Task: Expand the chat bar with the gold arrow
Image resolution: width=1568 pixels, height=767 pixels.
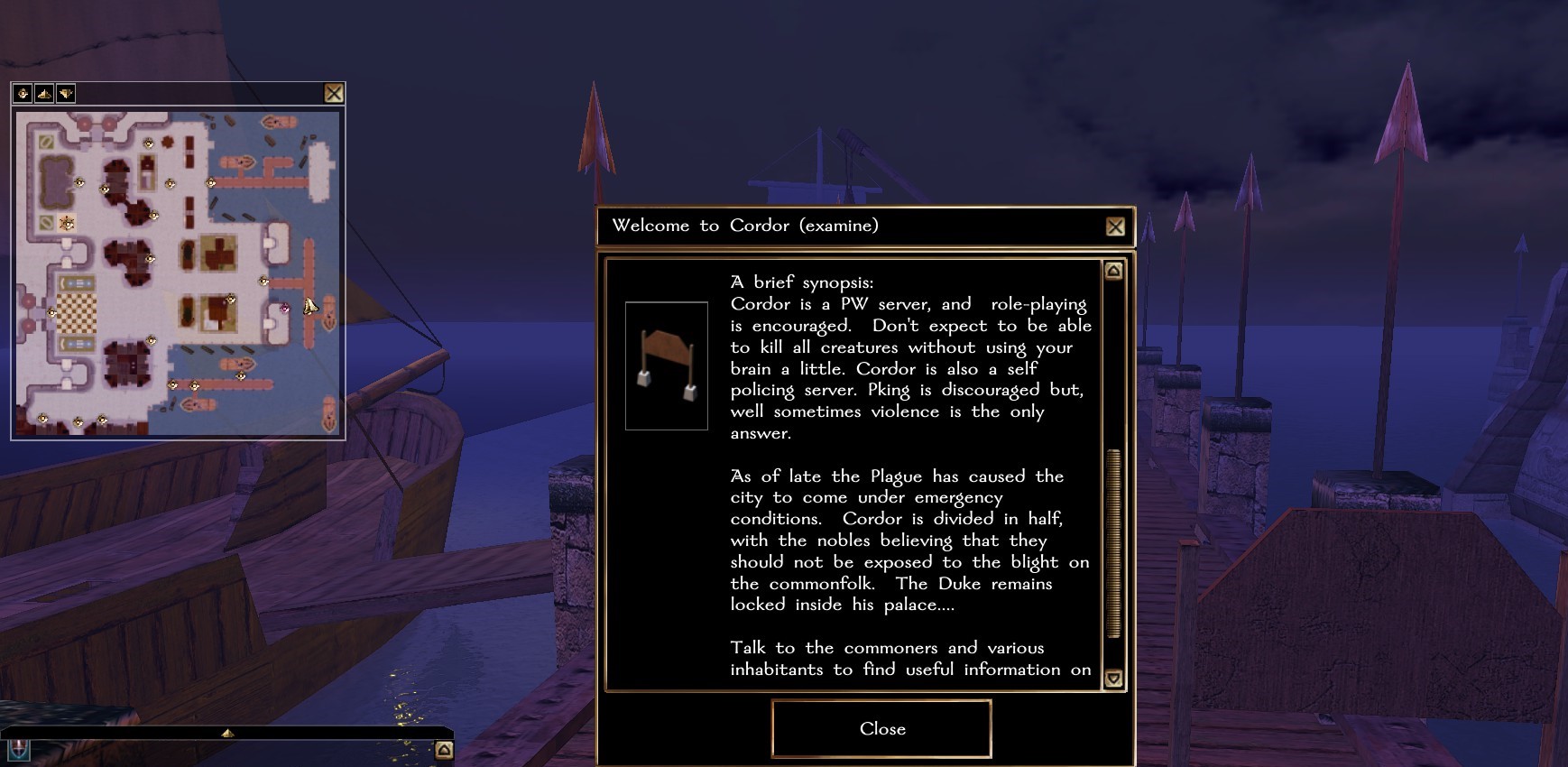Action: (x=227, y=734)
